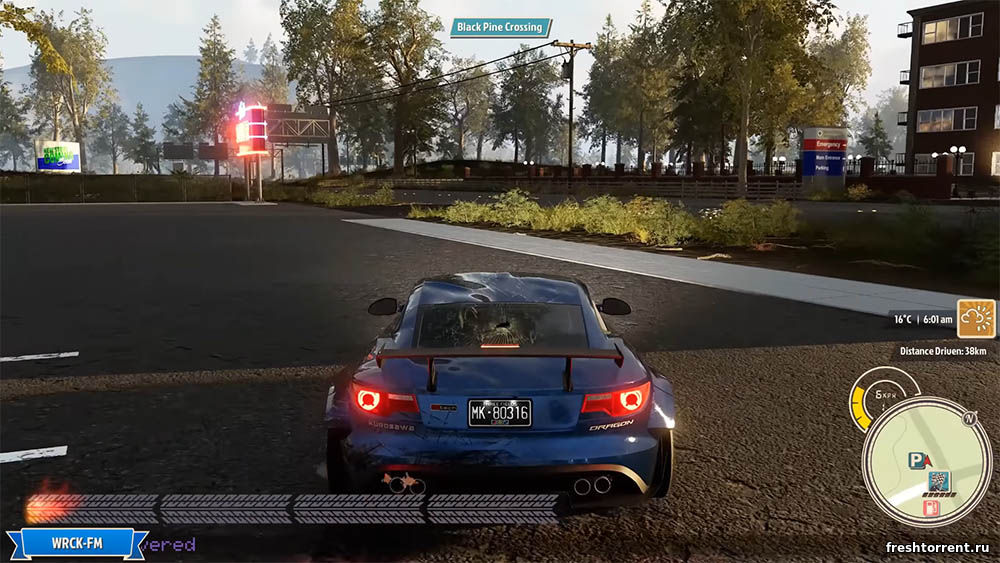
Task: Click the partly cloudy weather icon
Action: 975,318
